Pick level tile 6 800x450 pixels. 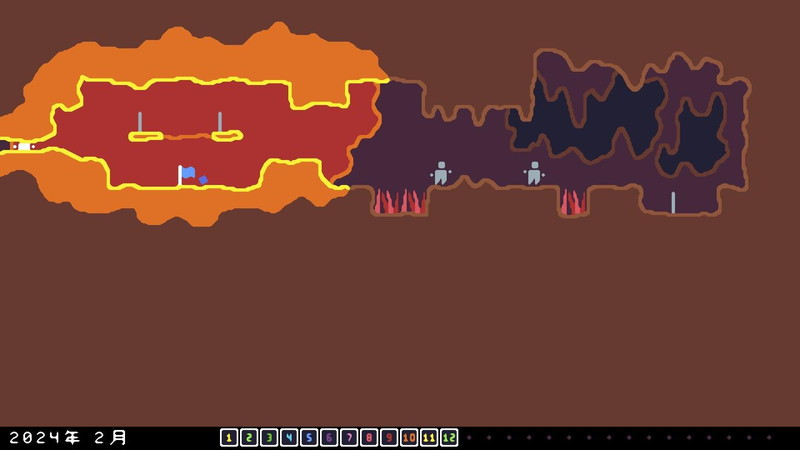click(x=329, y=438)
